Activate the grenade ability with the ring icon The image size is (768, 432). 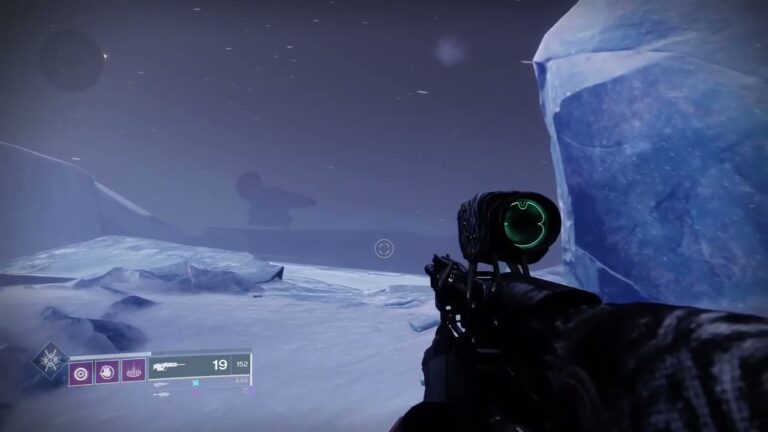click(80, 372)
